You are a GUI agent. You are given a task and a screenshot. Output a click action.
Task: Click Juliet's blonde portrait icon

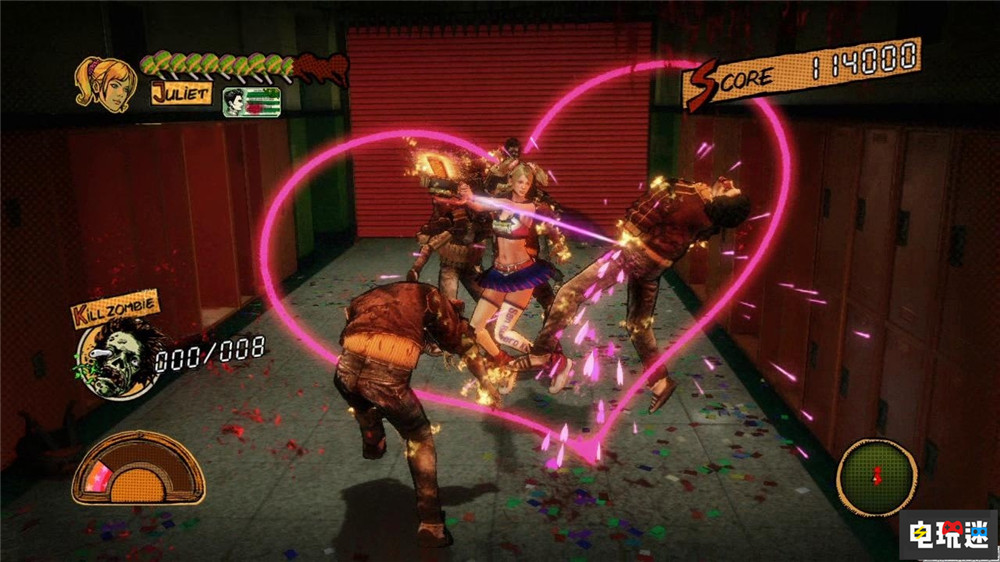105,84
